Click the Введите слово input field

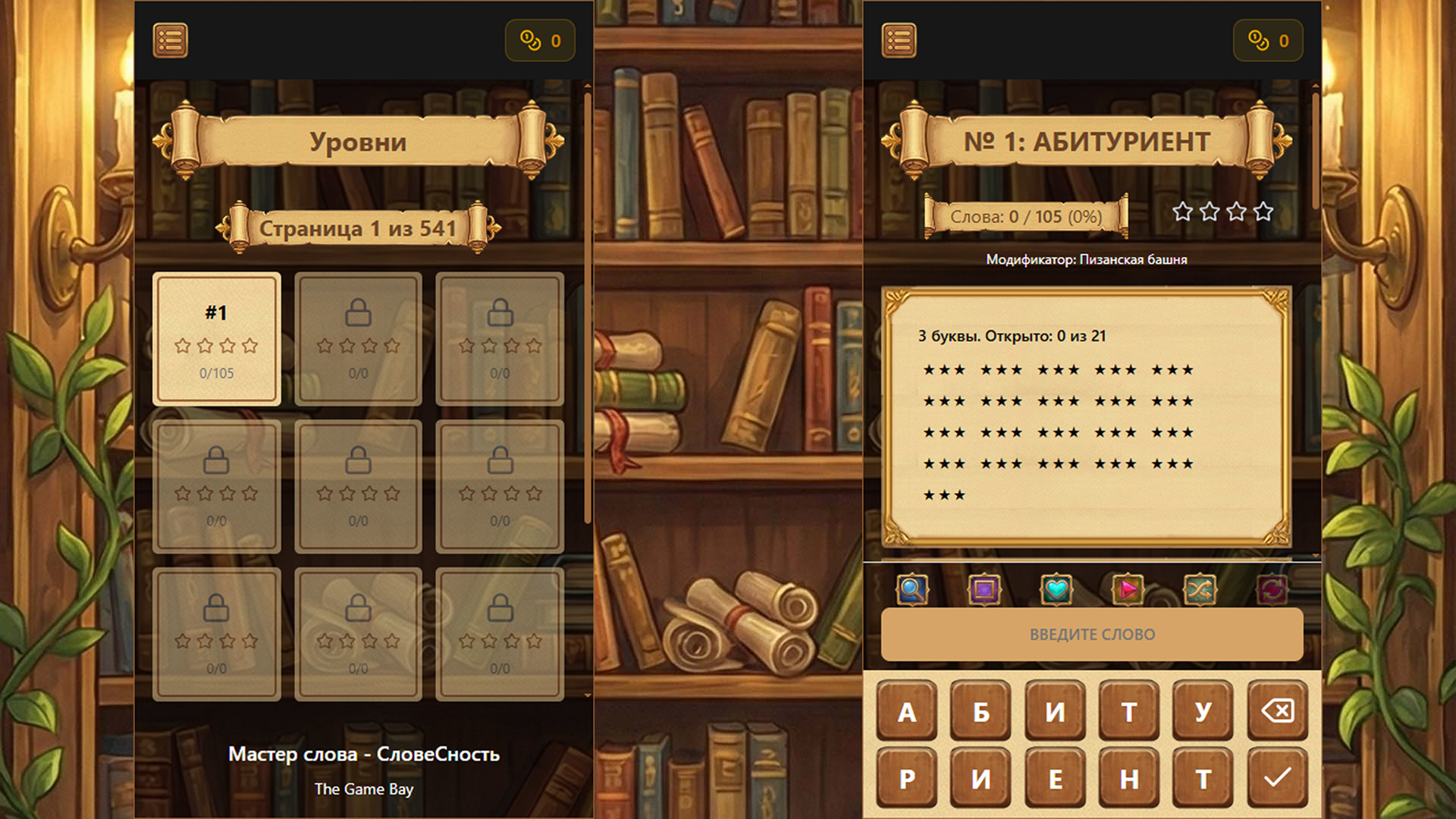click(x=1092, y=635)
